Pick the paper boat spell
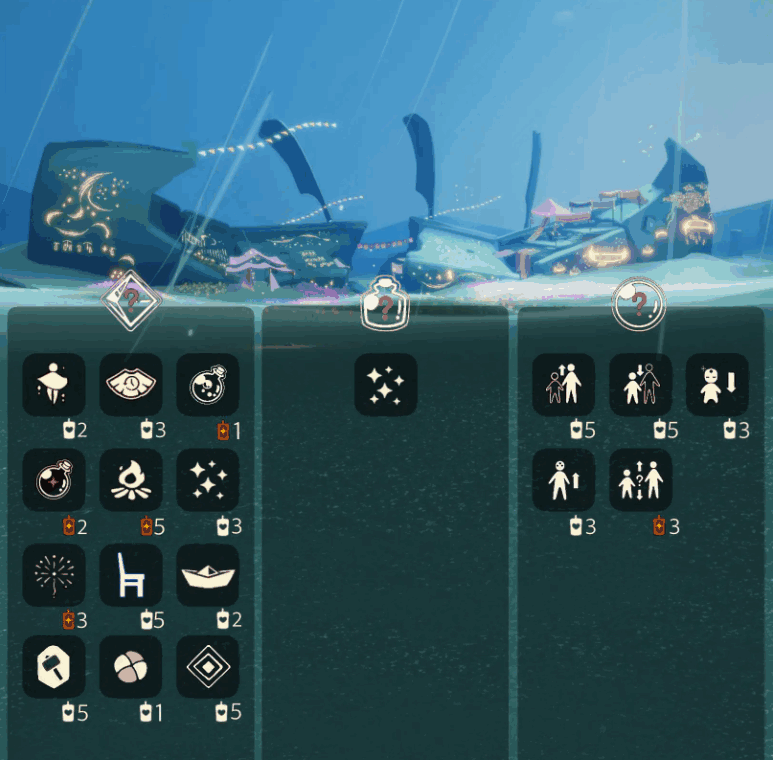 click(x=208, y=575)
